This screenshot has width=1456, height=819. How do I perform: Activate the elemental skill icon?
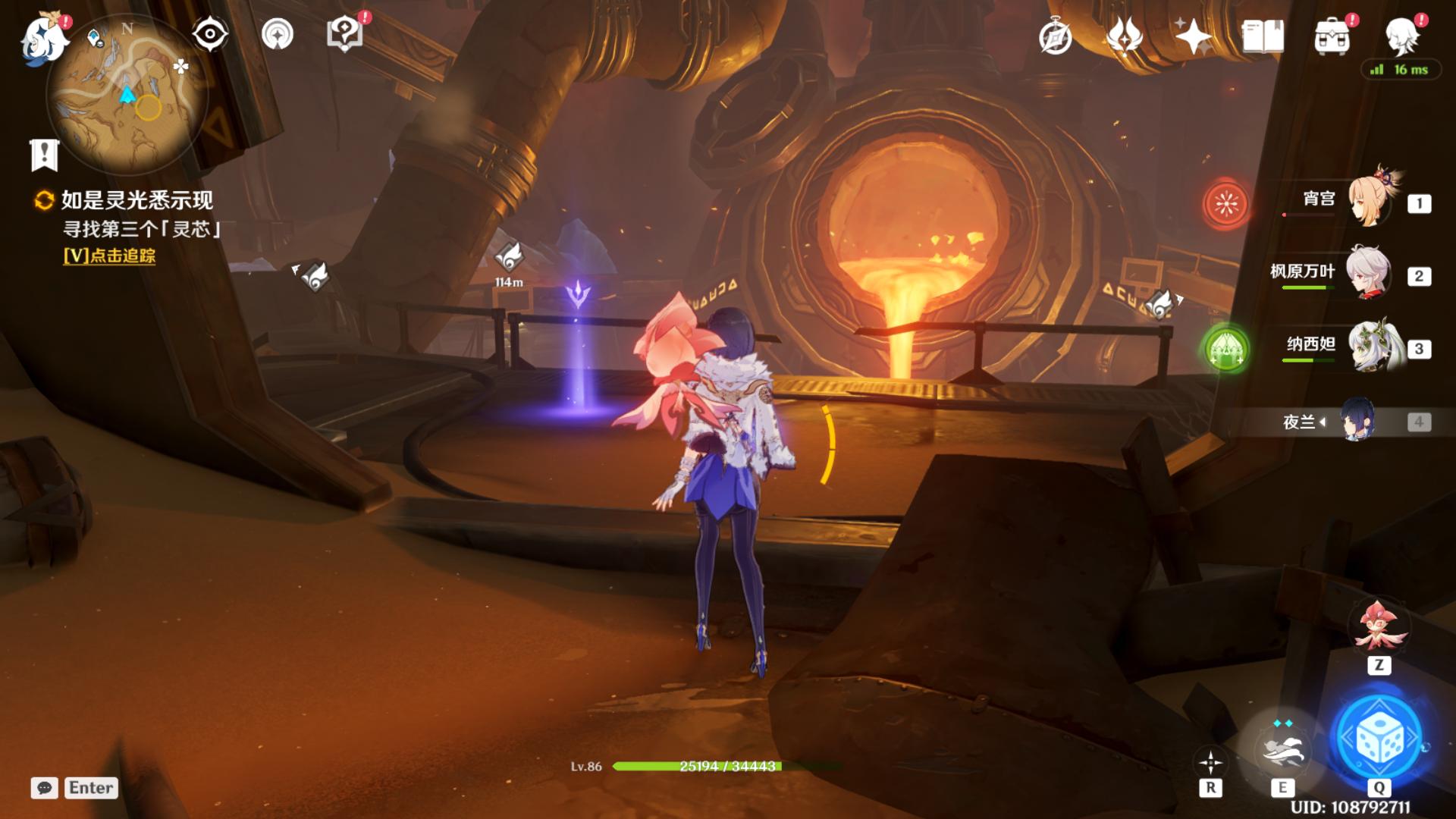pos(1282,749)
